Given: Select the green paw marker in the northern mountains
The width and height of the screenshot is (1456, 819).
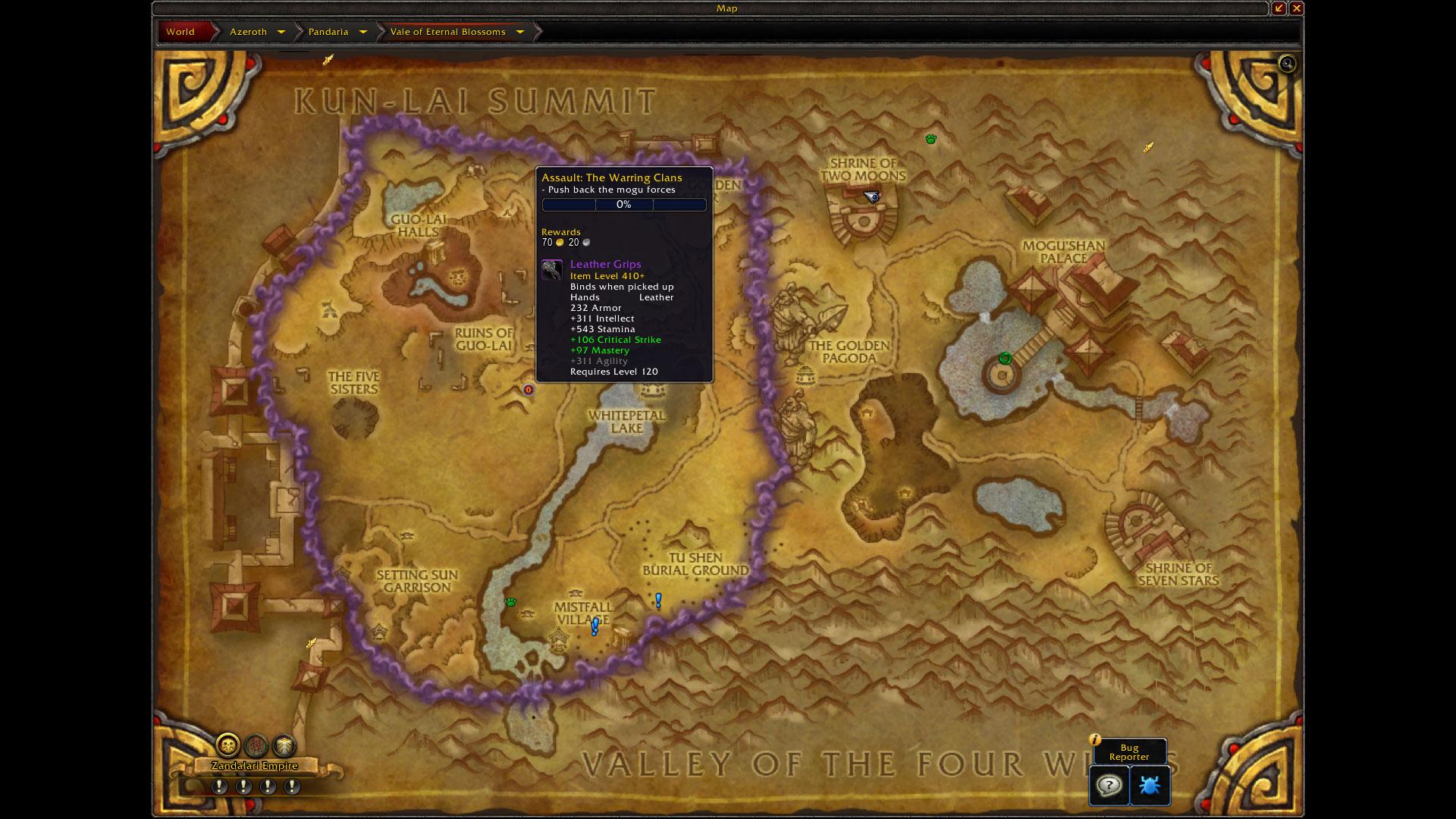Looking at the screenshot, I should (x=930, y=139).
